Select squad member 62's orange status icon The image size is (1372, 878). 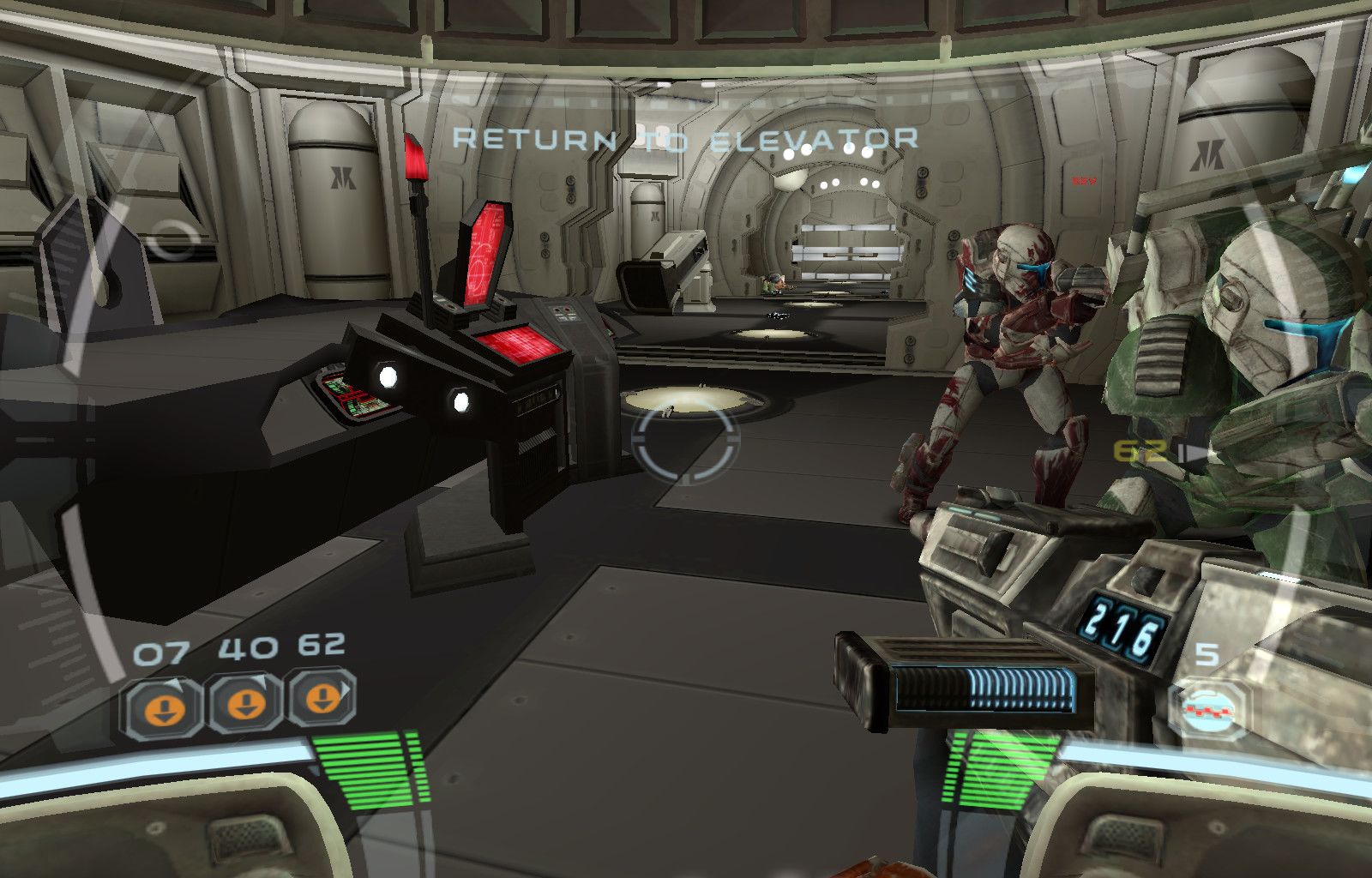pyautogui.click(x=322, y=699)
